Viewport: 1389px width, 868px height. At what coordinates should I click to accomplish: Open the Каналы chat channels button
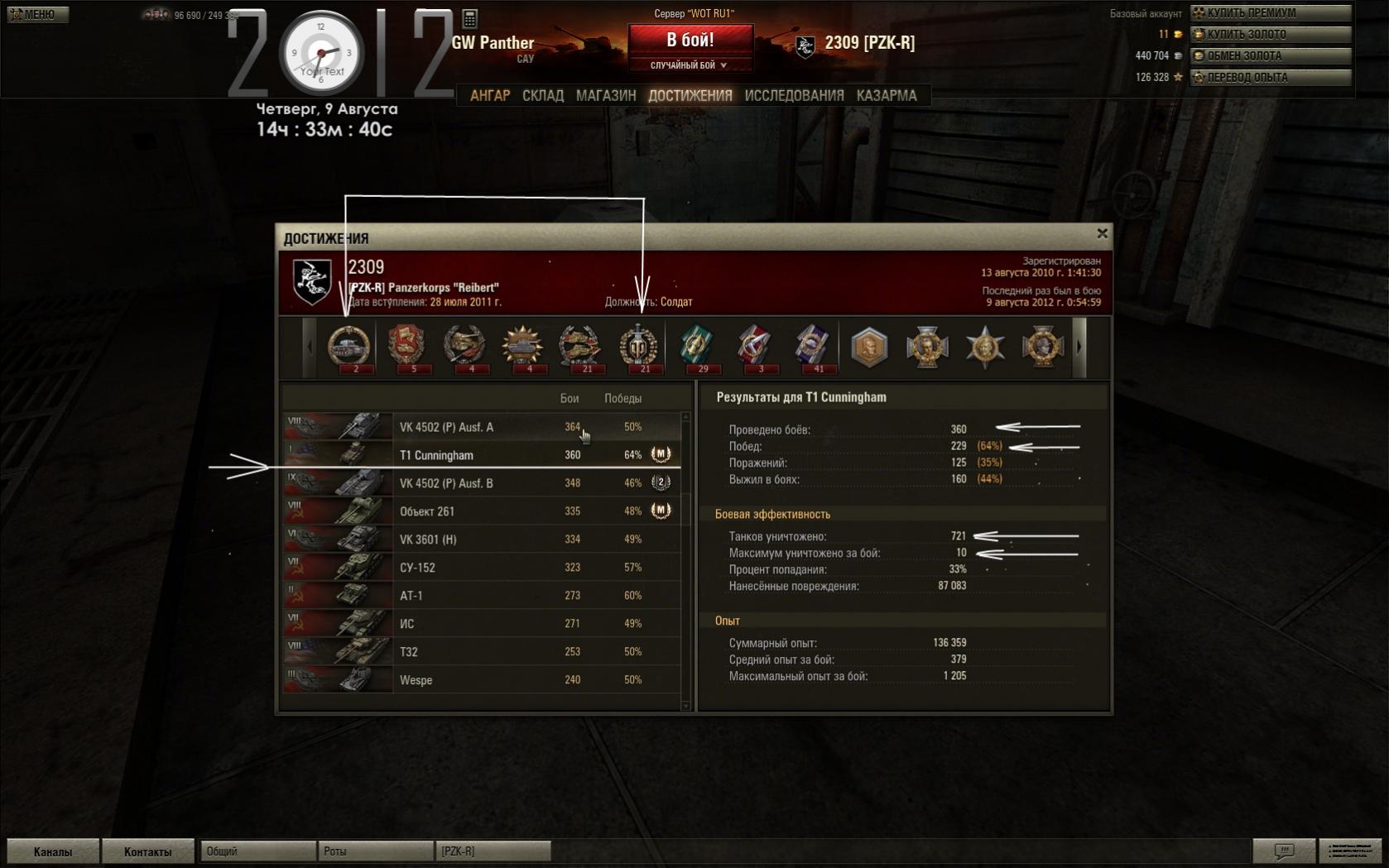53,851
